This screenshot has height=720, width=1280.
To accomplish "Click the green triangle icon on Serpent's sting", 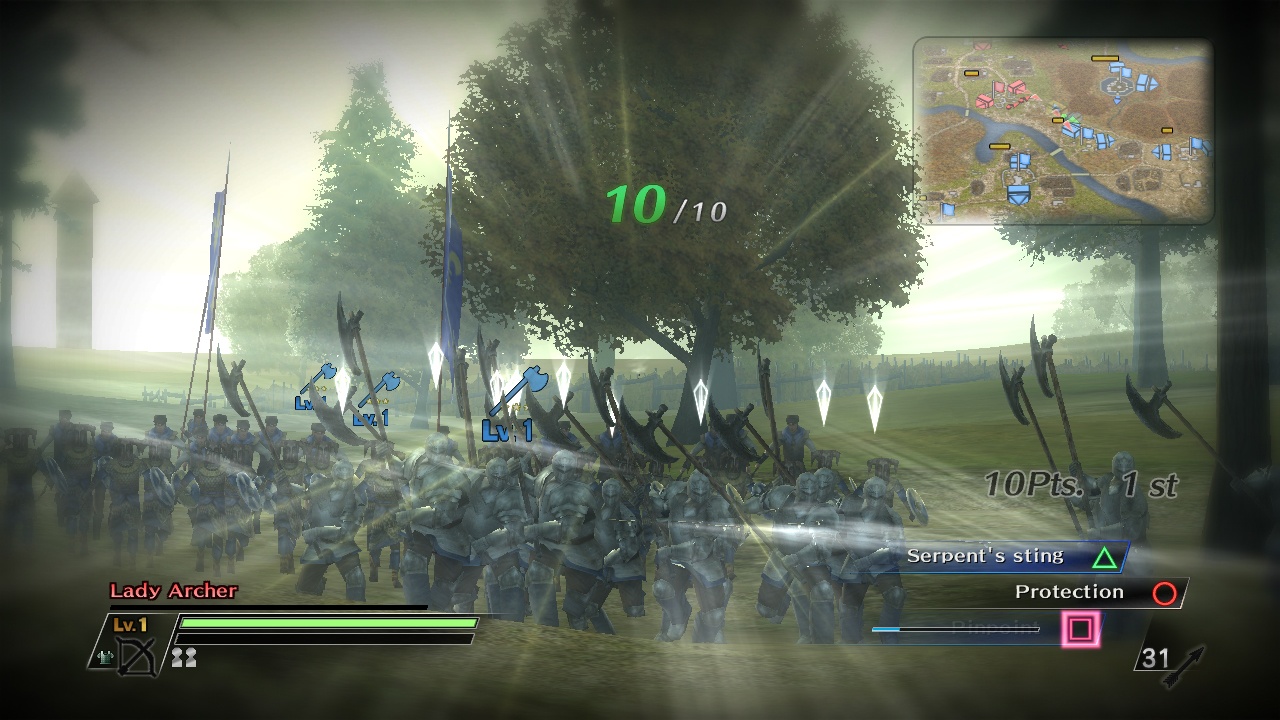I will point(1102,558).
